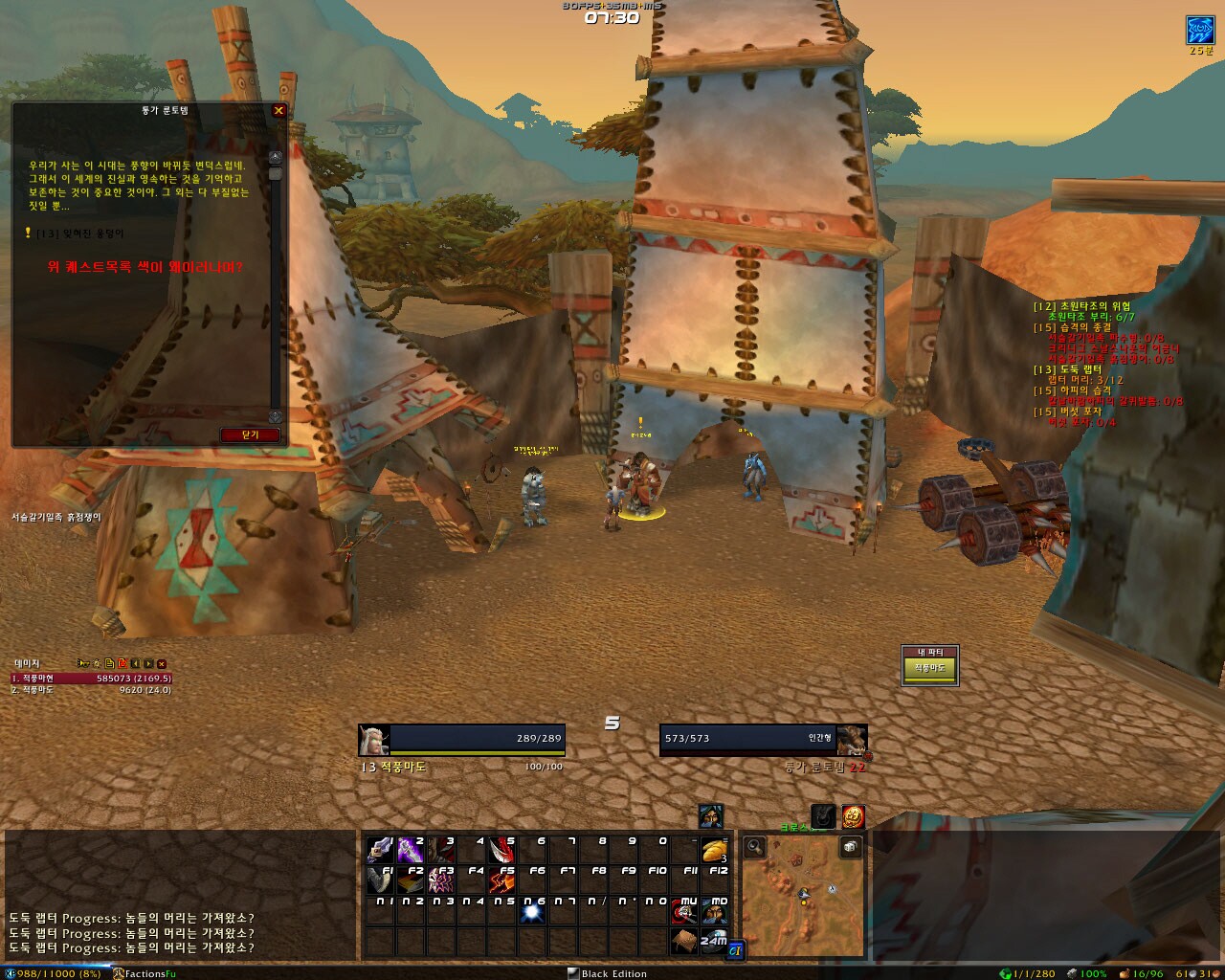Activate the red curved blade ability on slot 5
Screen dimensions: 1225x980
tap(501, 850)
